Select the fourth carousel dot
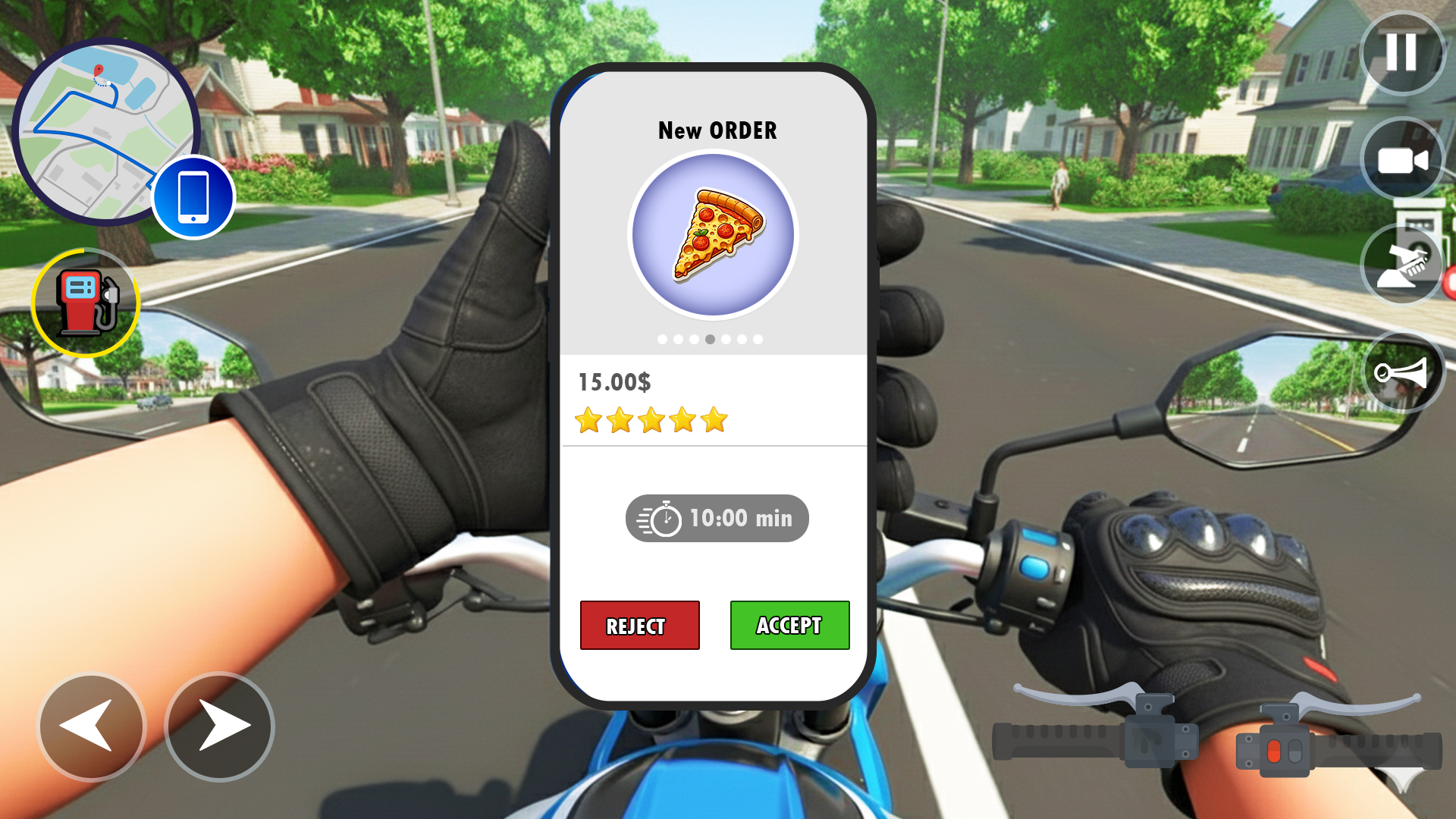This screenshot has height=819, width=1456. (x=710, y=339)
